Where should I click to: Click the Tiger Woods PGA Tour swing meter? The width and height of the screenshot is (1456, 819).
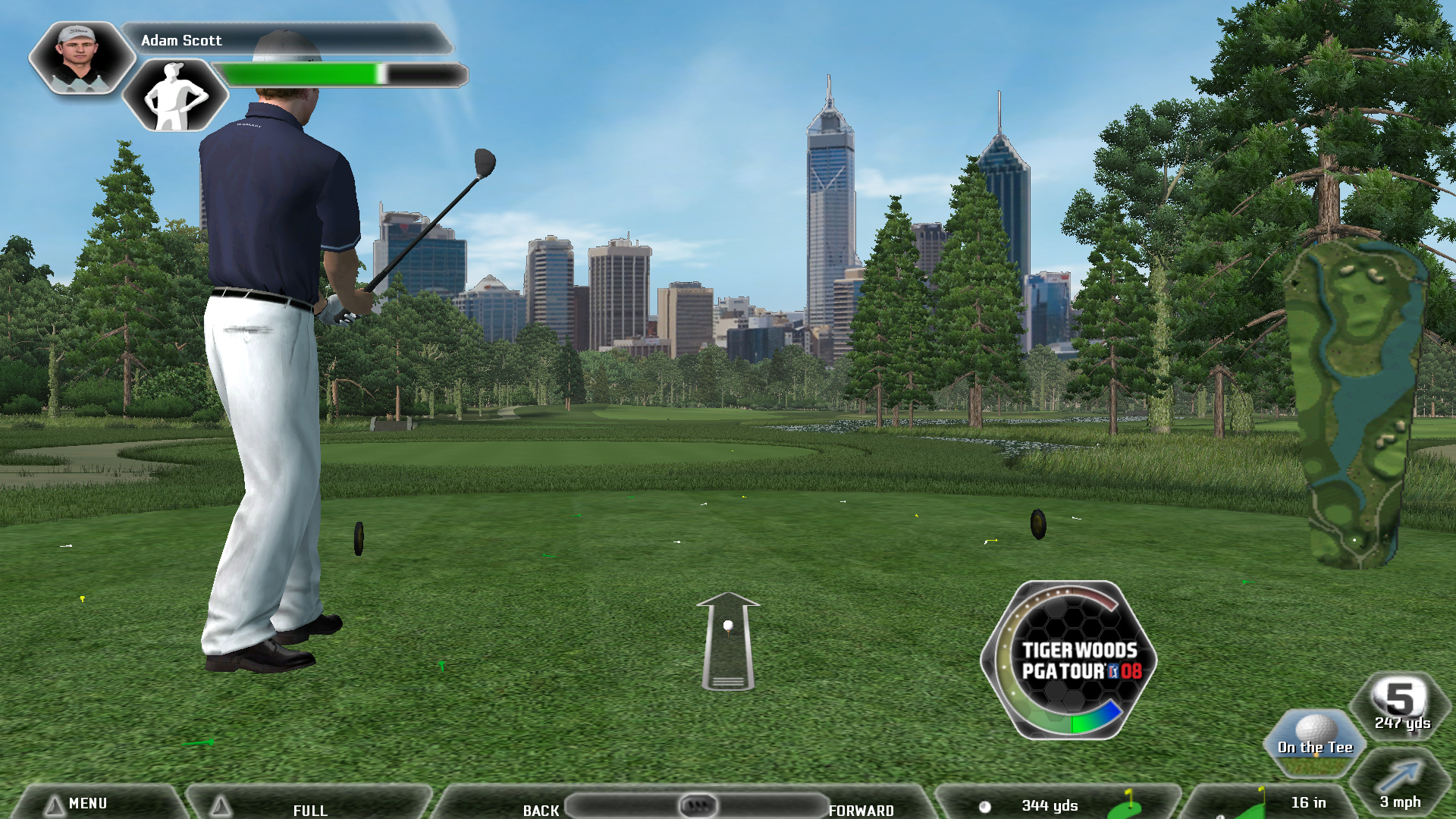pos(1069,660)
